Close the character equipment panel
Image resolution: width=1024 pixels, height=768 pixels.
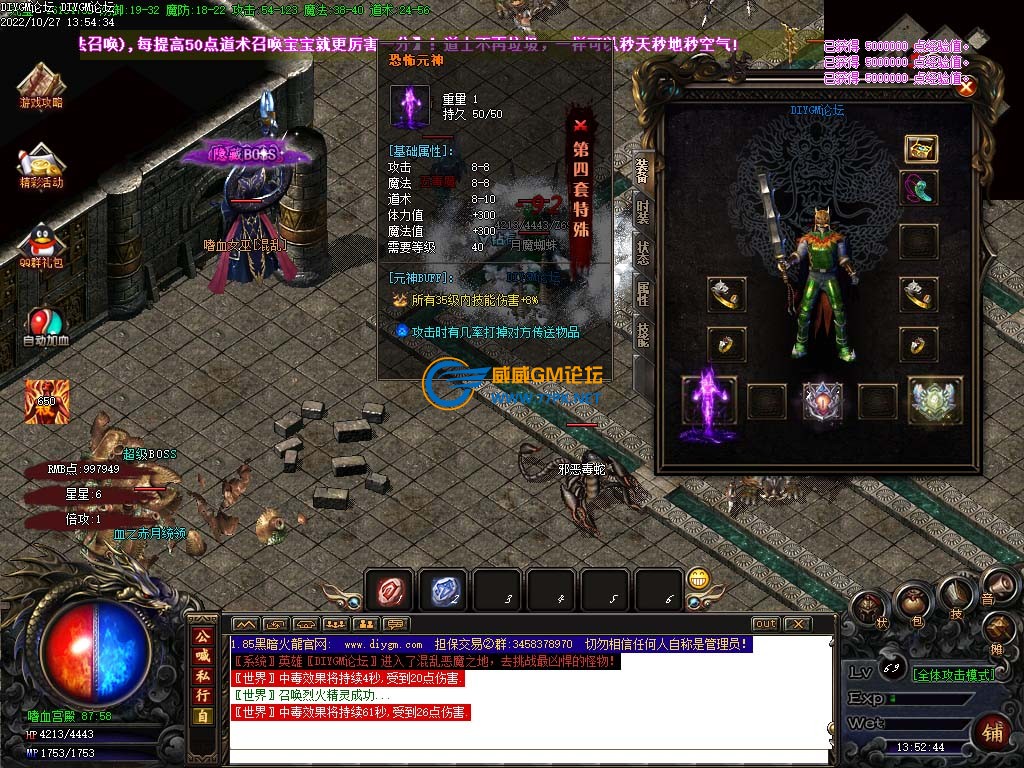click(x=966, y=87)
